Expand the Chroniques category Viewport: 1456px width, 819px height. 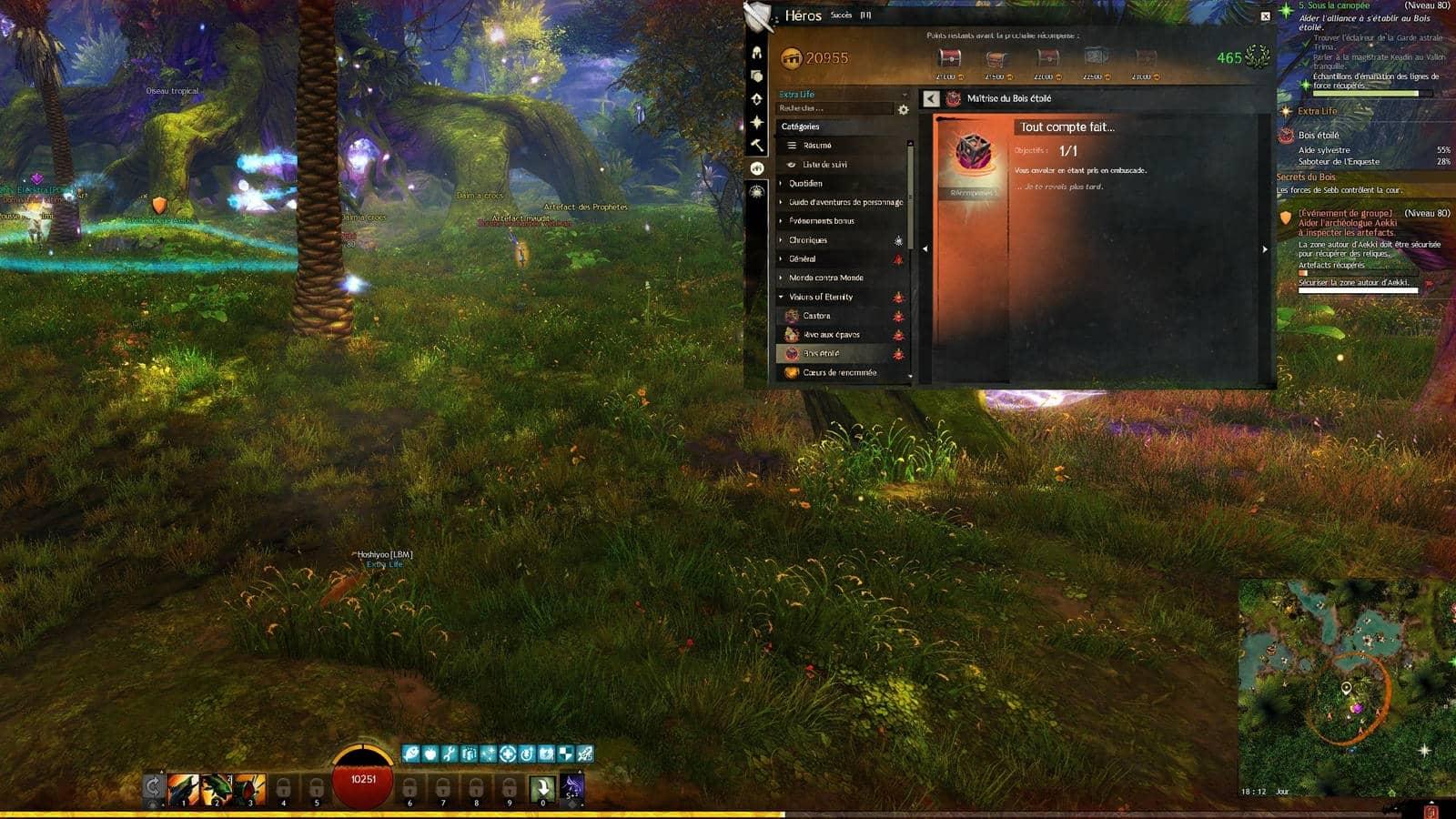pyautogui.click(x=807, y=240)
